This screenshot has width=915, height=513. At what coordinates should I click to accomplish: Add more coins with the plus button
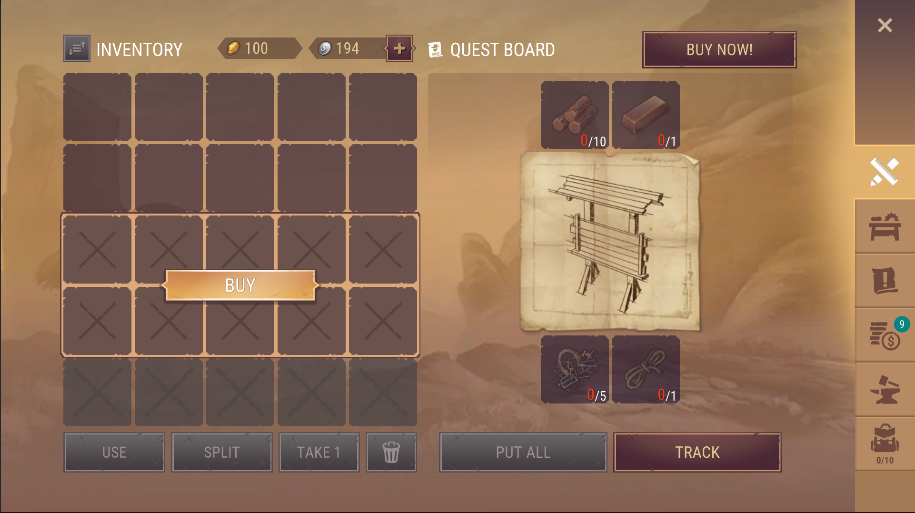click(399, 48)
